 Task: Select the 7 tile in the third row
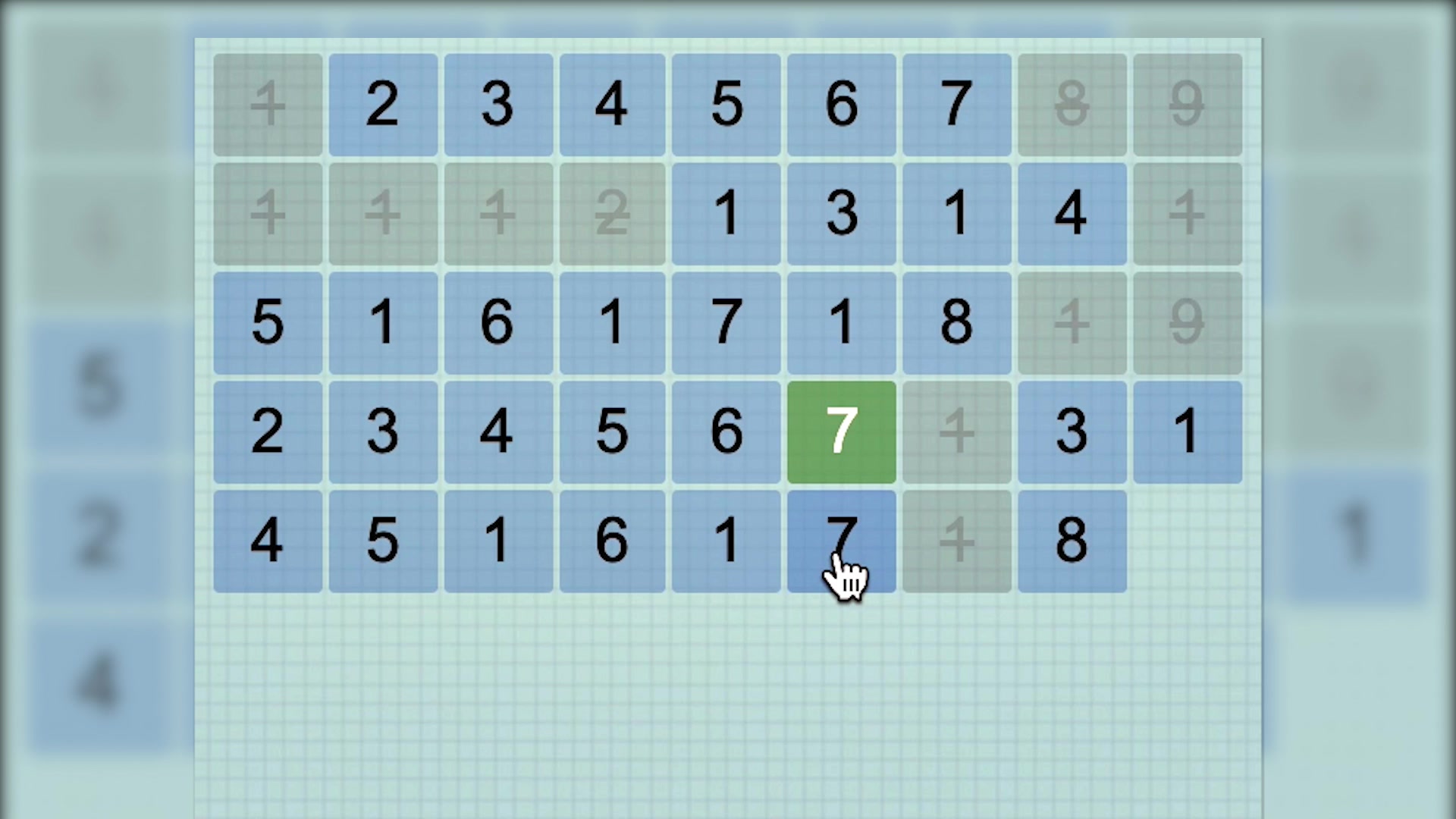point(726,322)
